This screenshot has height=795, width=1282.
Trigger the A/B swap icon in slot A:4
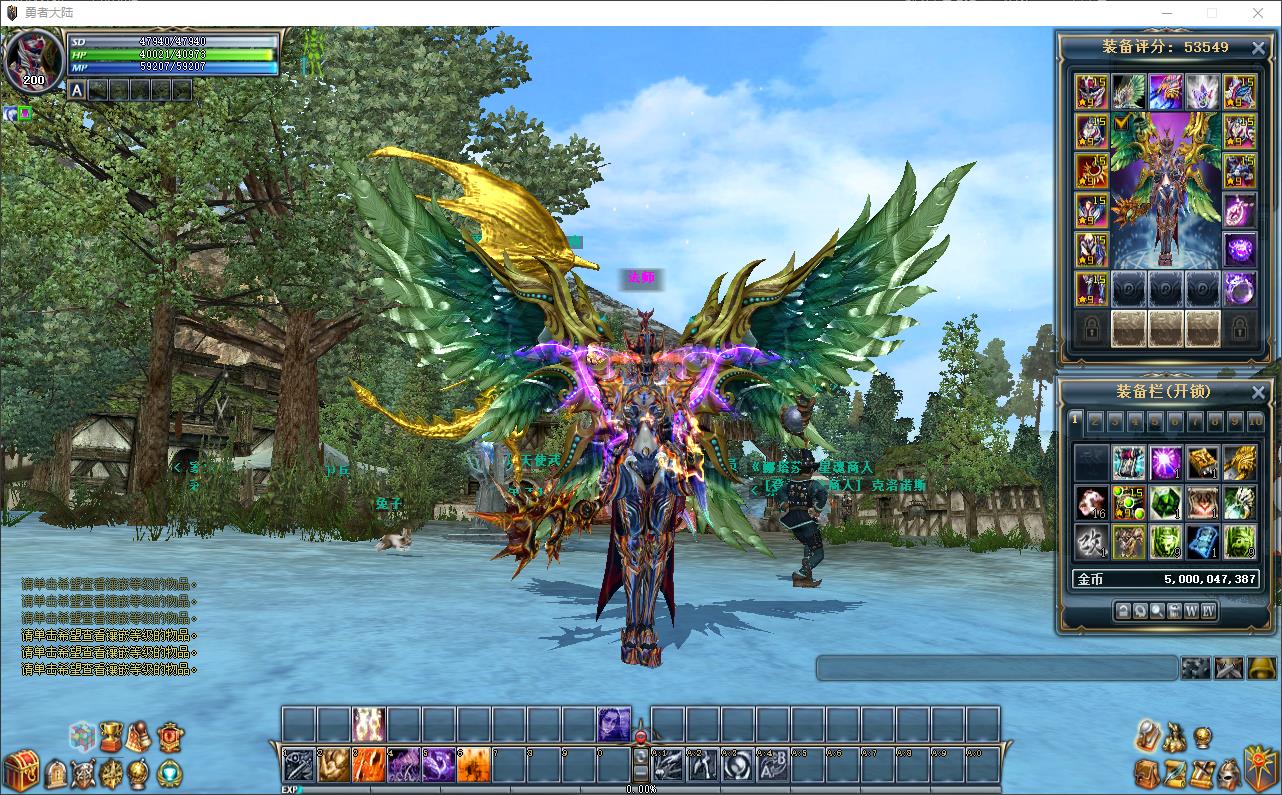772,765
